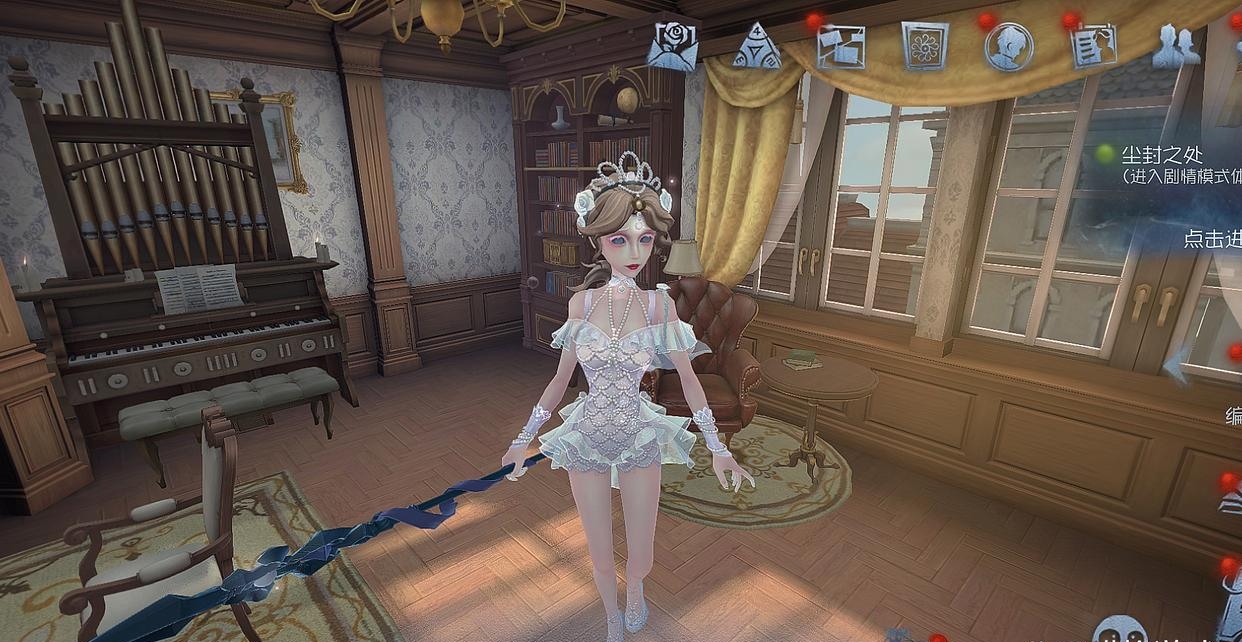This screenshot has height=642, width=1242.
Task: Open the round character profile portrait icon
Action: (1008, 46)
